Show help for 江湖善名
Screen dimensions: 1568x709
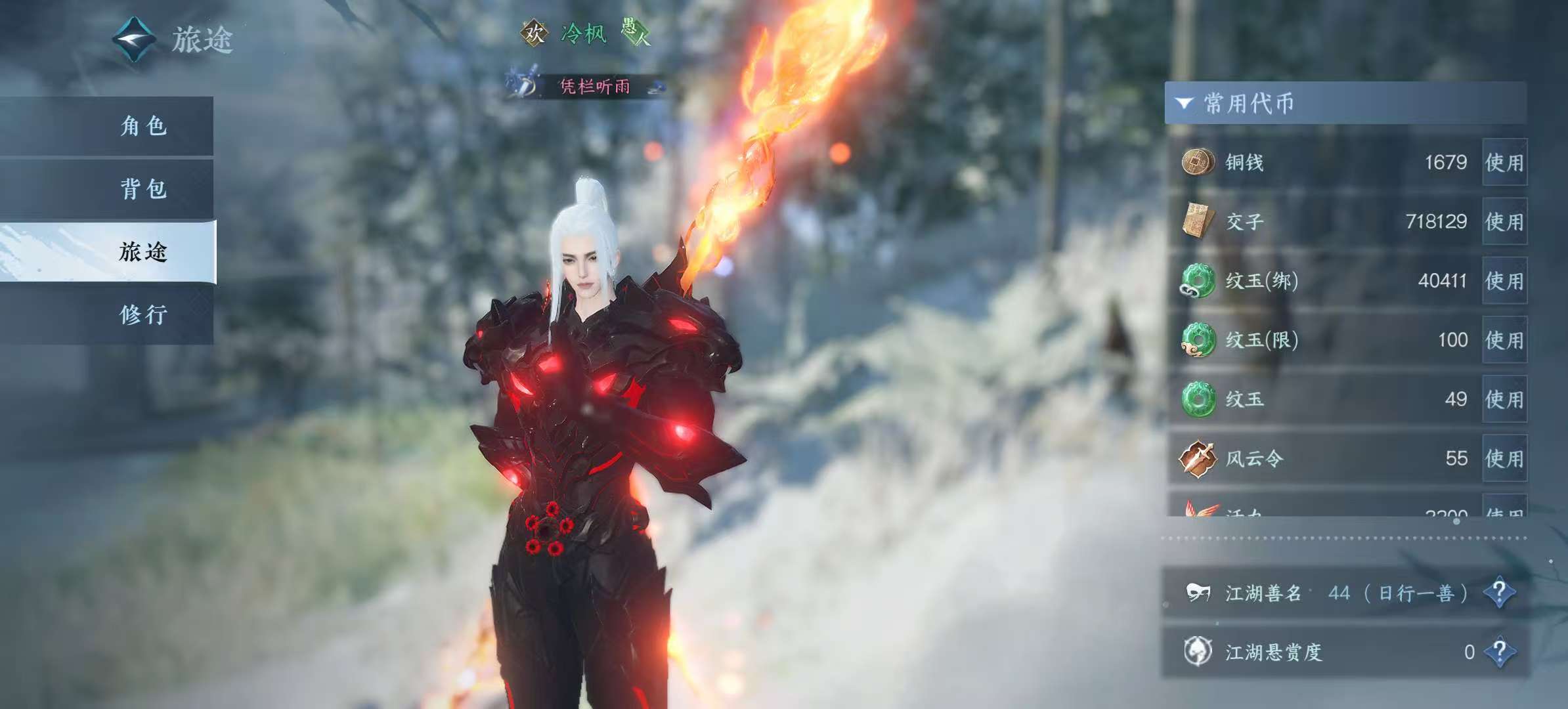(x=1499, y=593)
